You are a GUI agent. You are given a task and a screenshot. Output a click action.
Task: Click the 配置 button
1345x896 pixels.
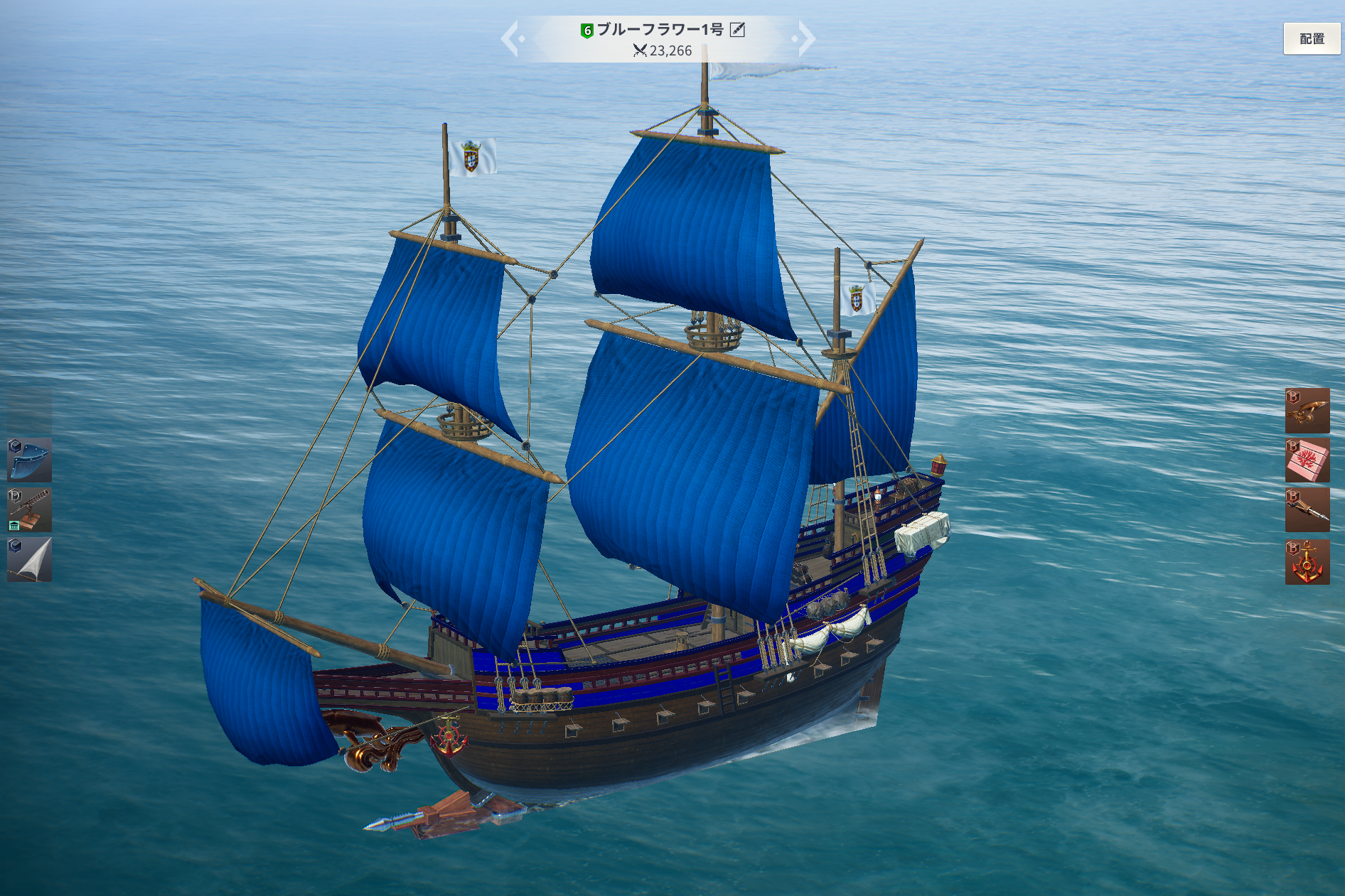click(x=1311, y=39)
